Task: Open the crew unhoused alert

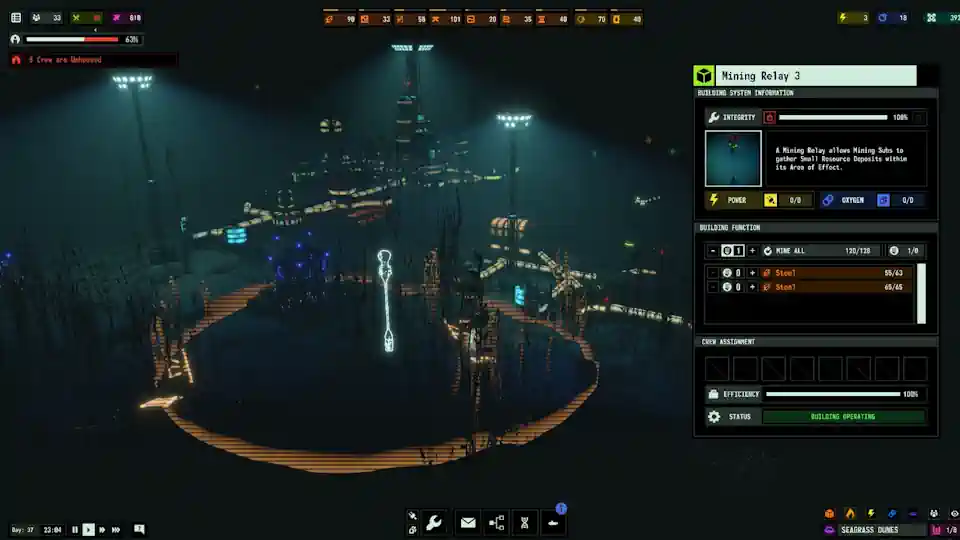Action: point(60,60)
